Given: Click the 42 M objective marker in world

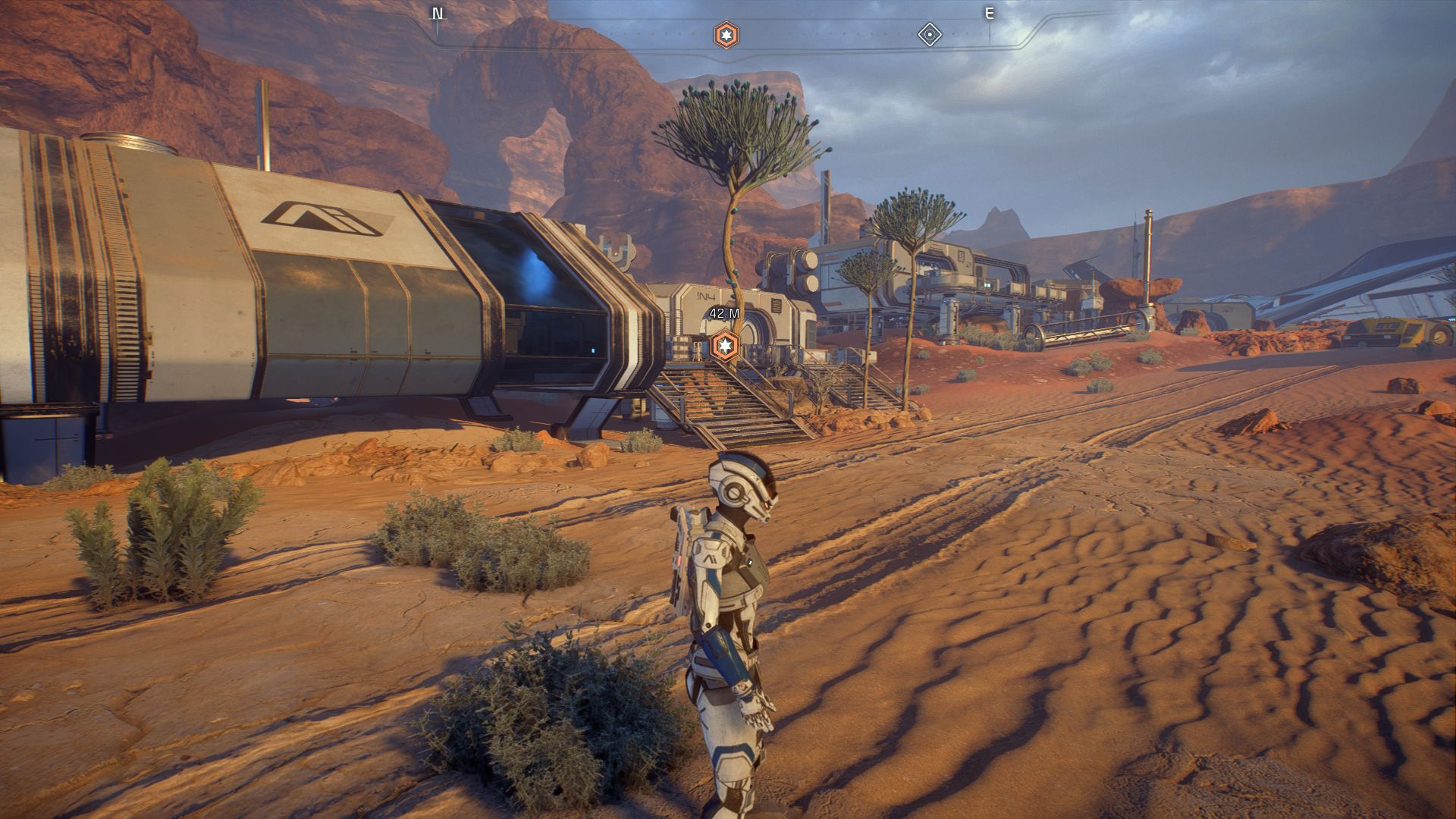Looking at the screenshot, I should click(x=726, y=346).
